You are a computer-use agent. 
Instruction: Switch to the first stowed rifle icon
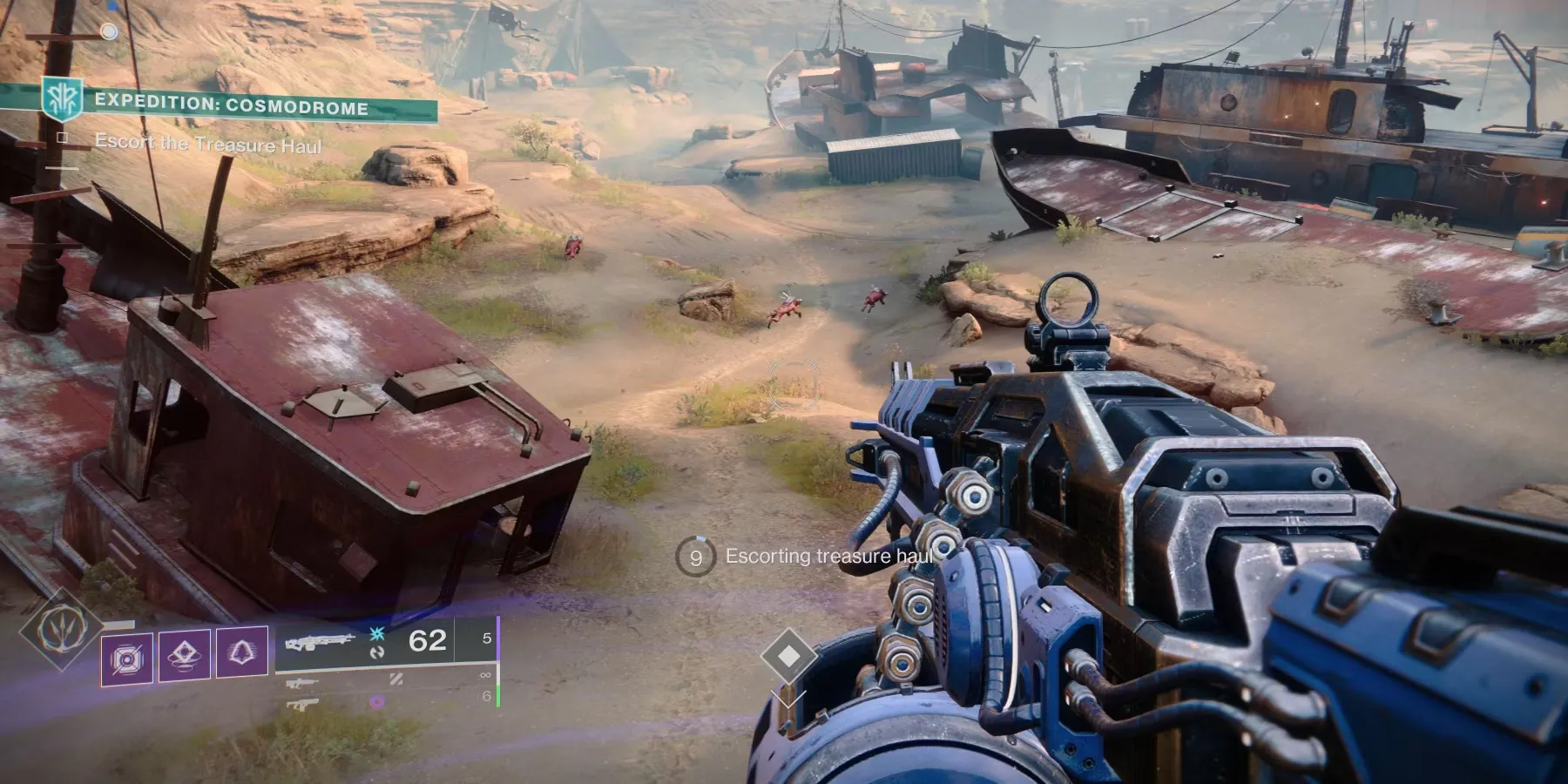click(x=301, y=684)
